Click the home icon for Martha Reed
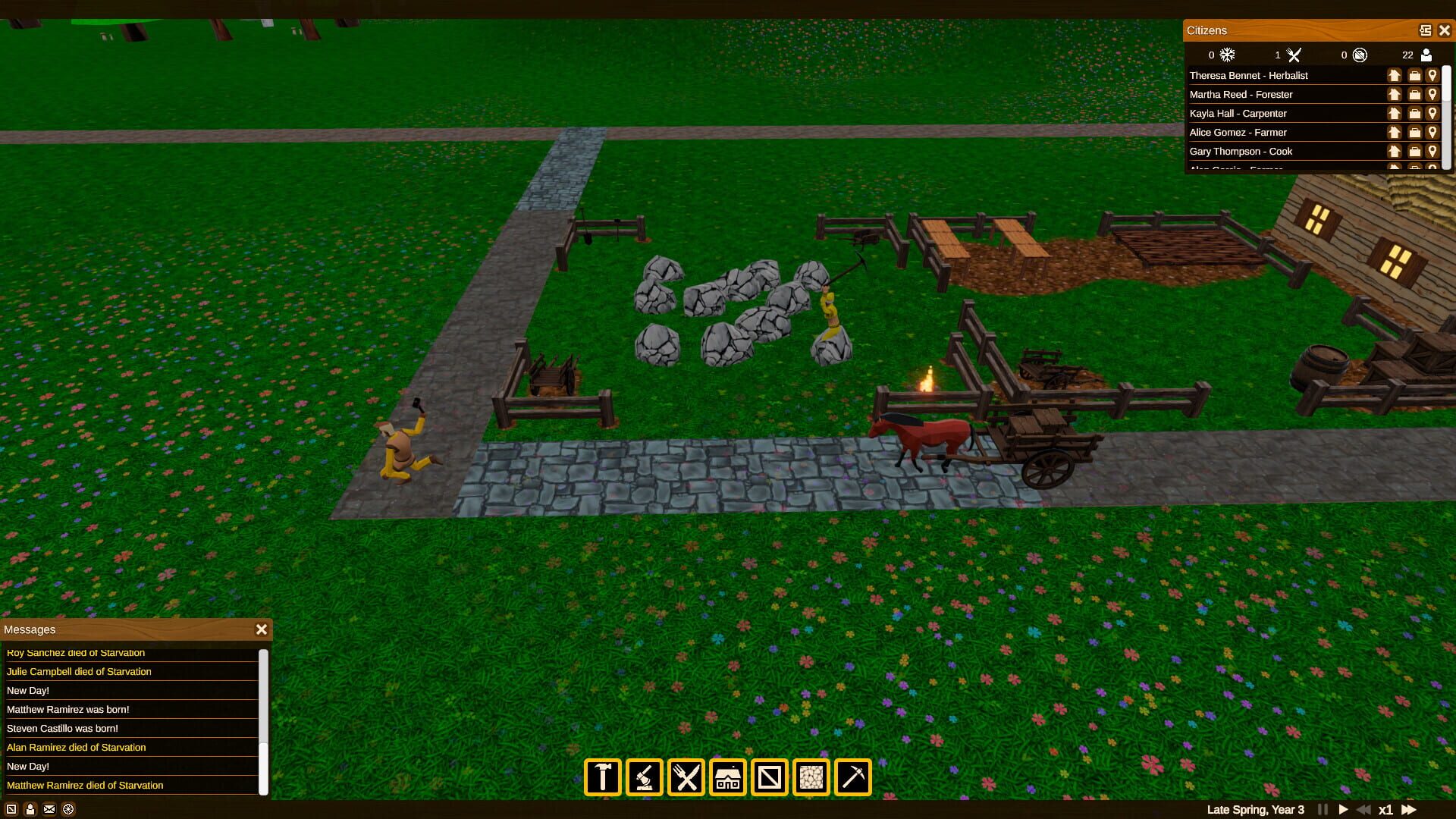Image resolution: width=1456 pixels, height=819 pixels. click(1395, 94)
